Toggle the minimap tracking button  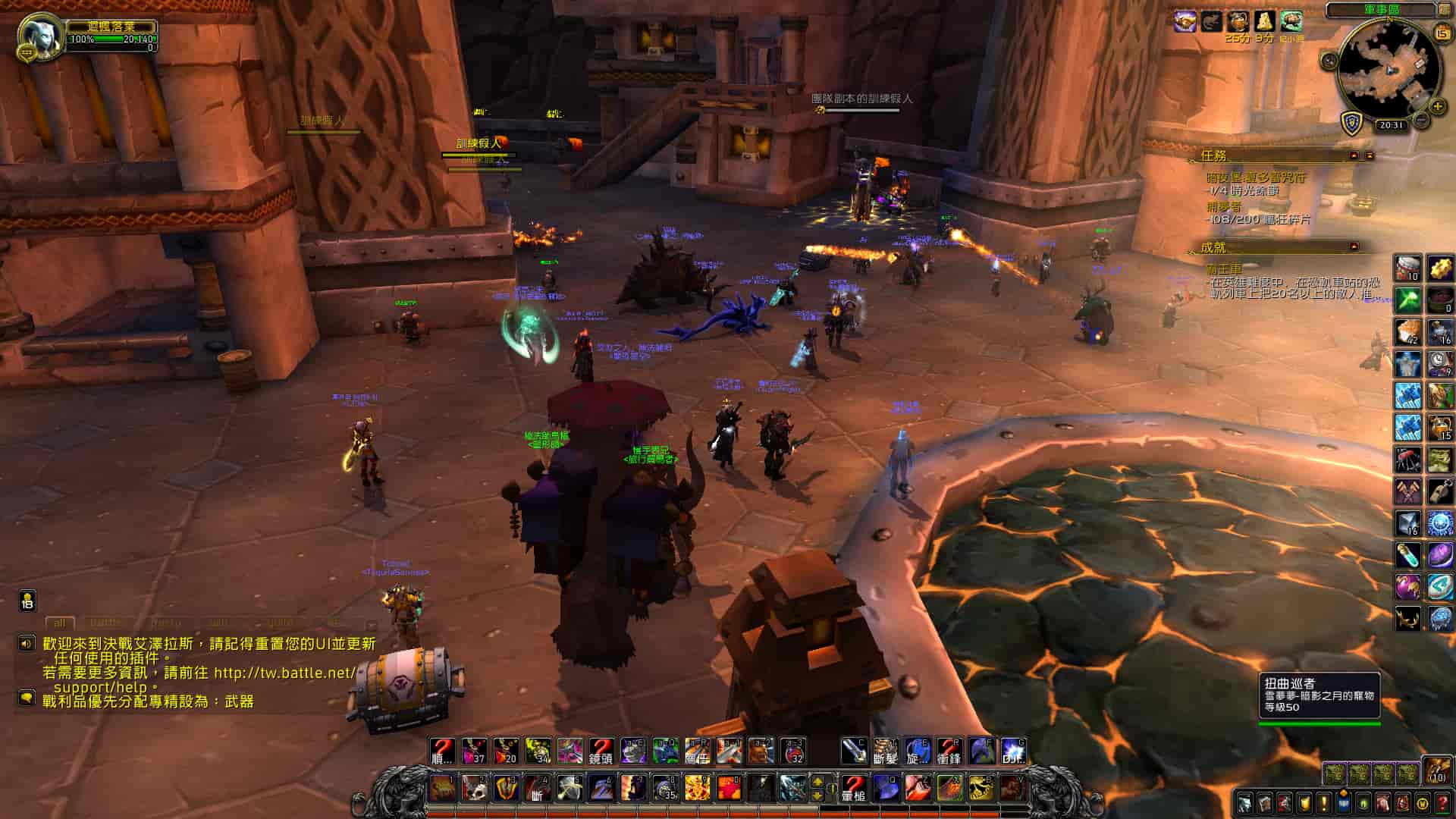tap(1329, 61)
